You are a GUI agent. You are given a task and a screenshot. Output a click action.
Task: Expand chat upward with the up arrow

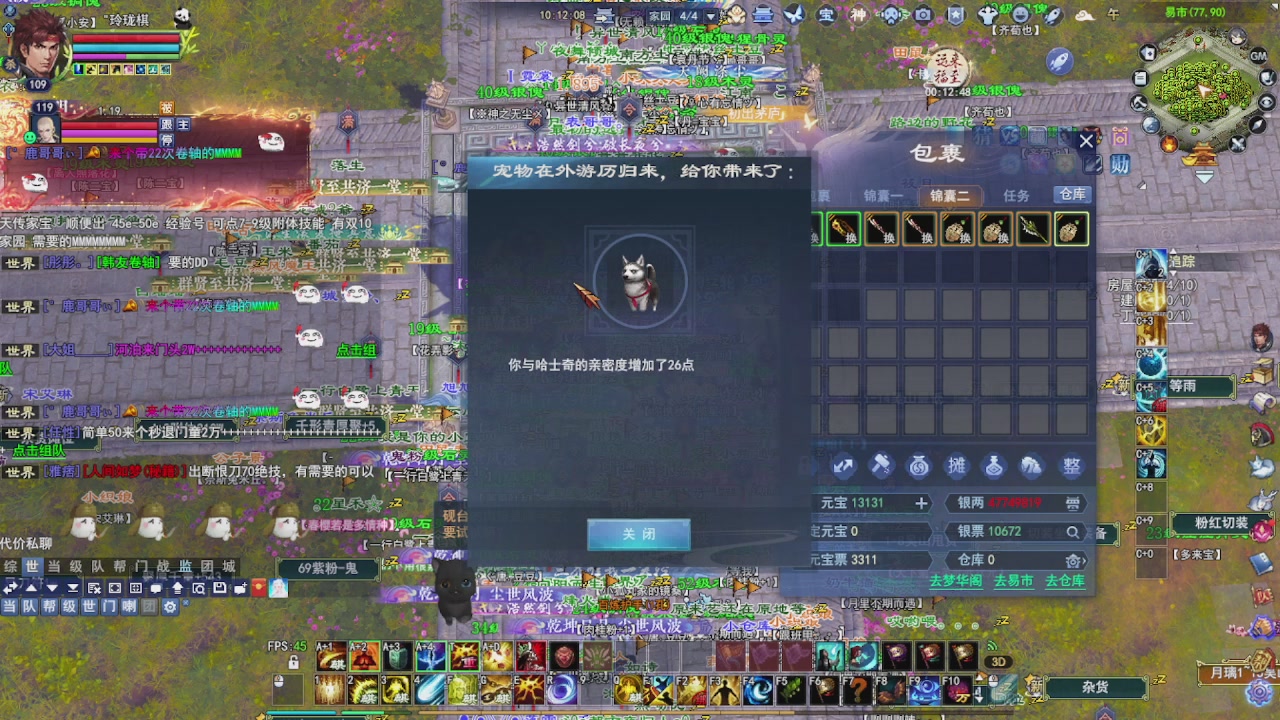point(29,588)
